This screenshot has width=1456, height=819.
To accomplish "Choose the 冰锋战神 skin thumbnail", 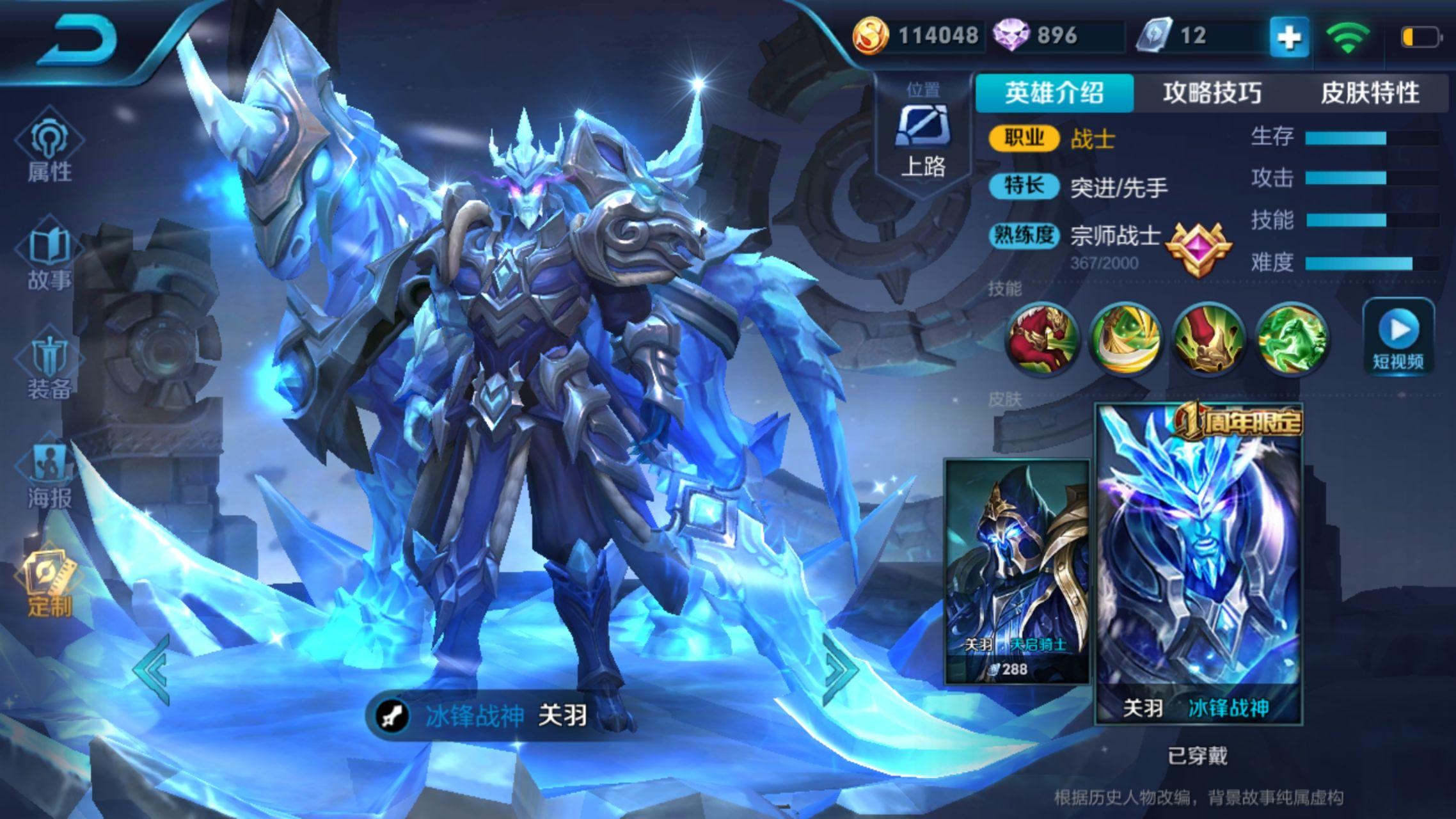I will pos(1199,564).
